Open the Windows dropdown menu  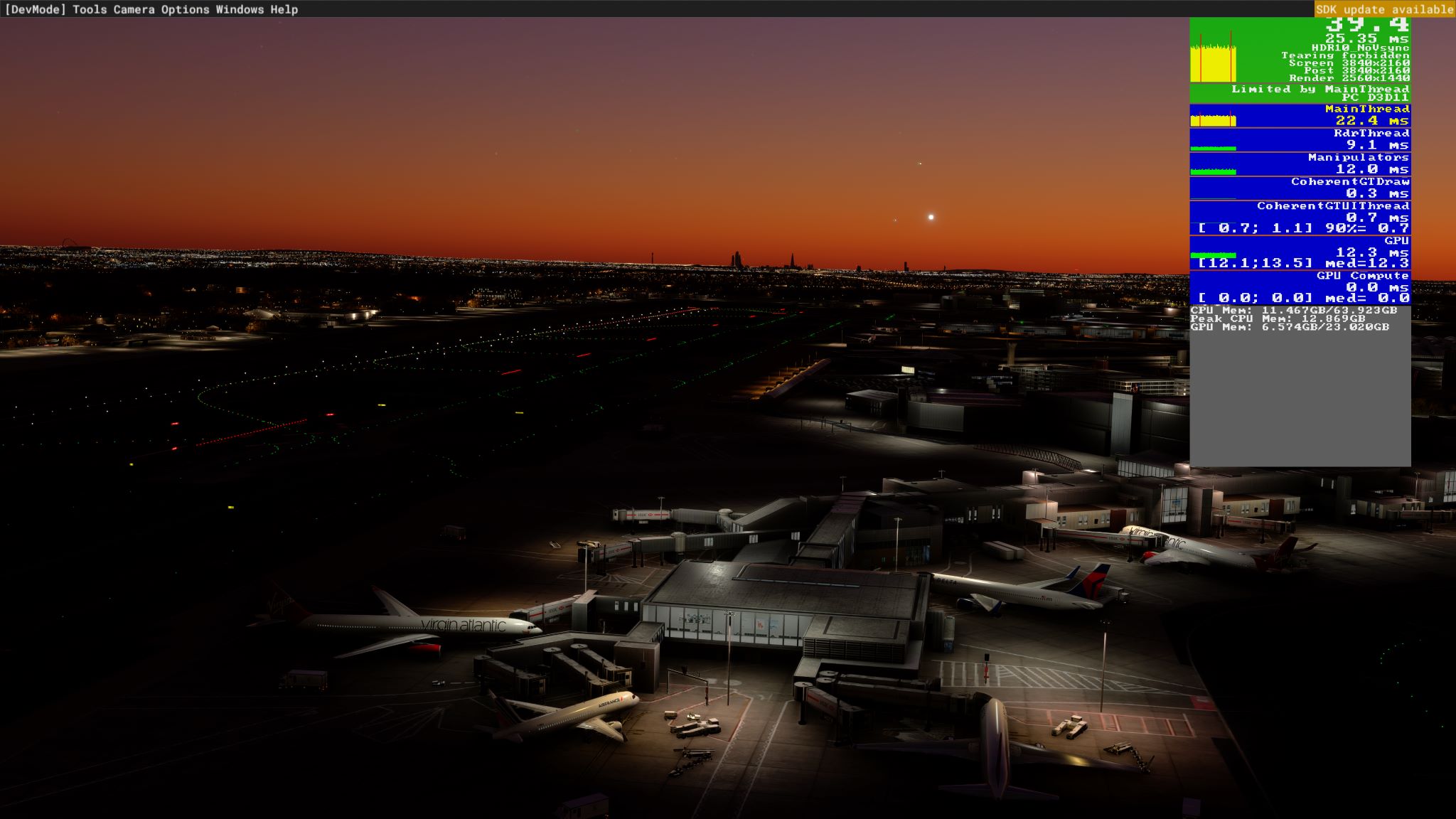(x=240, y=10)
